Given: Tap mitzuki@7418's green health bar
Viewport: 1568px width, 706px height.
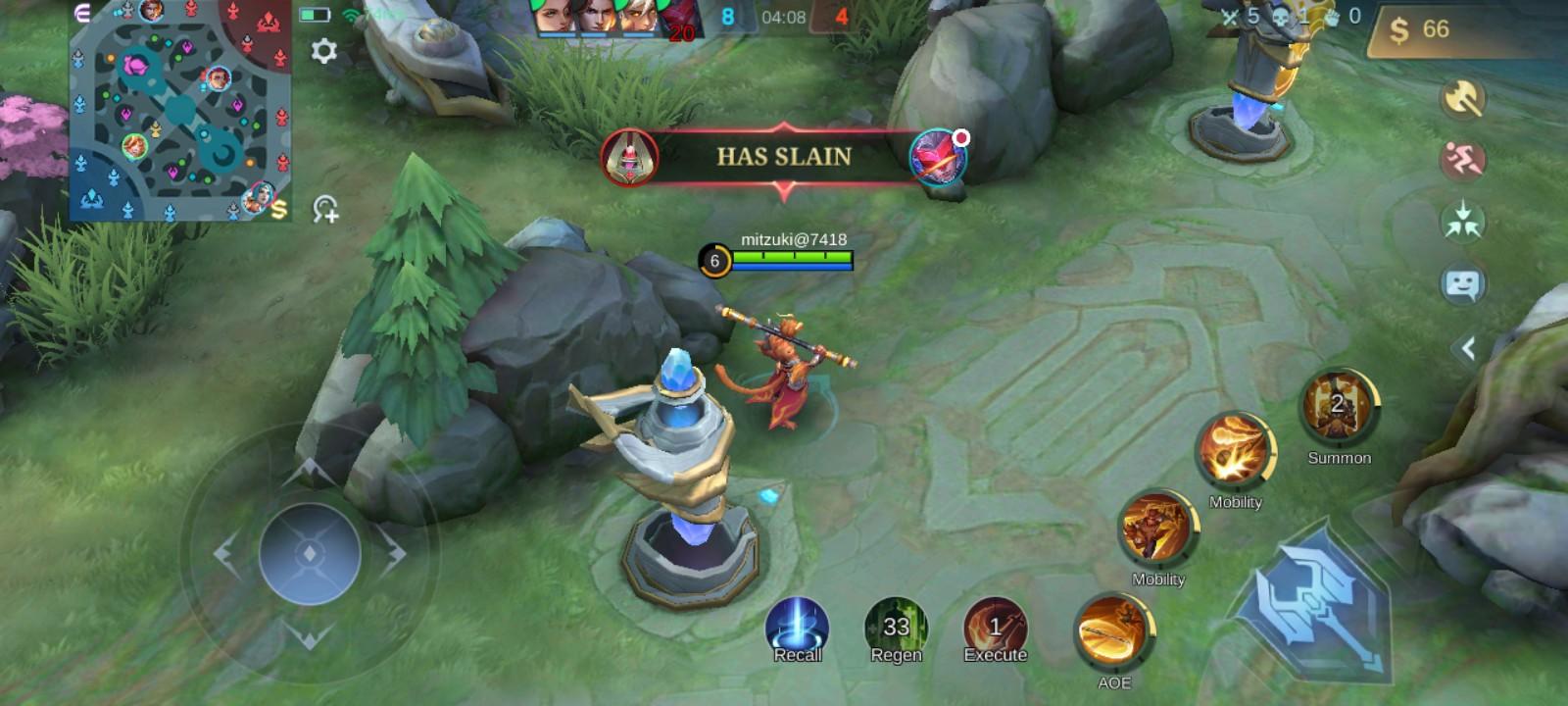Looking at the screenshot, I should pos(791,257).
